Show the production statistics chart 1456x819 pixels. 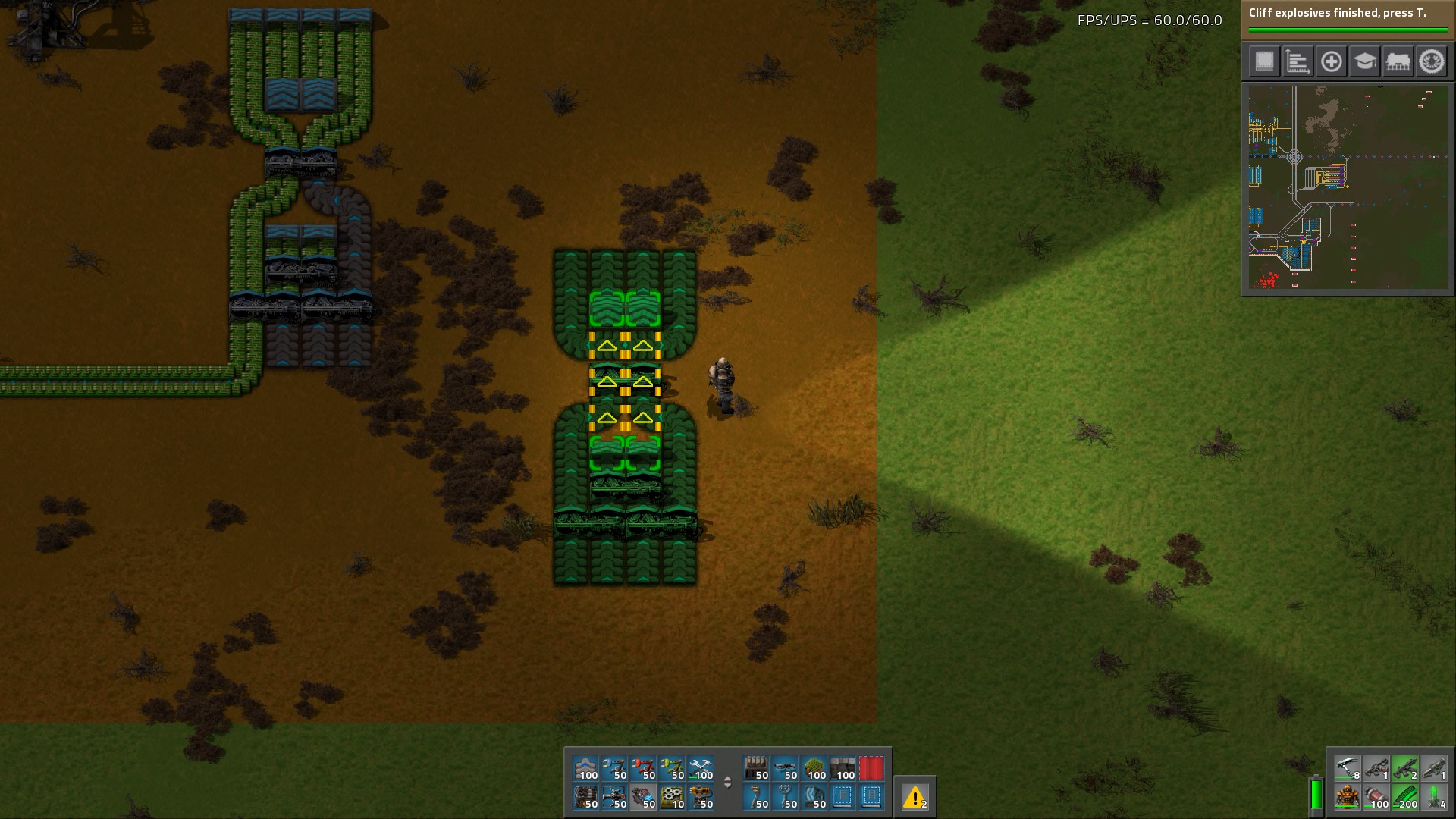click(1298, 61)
